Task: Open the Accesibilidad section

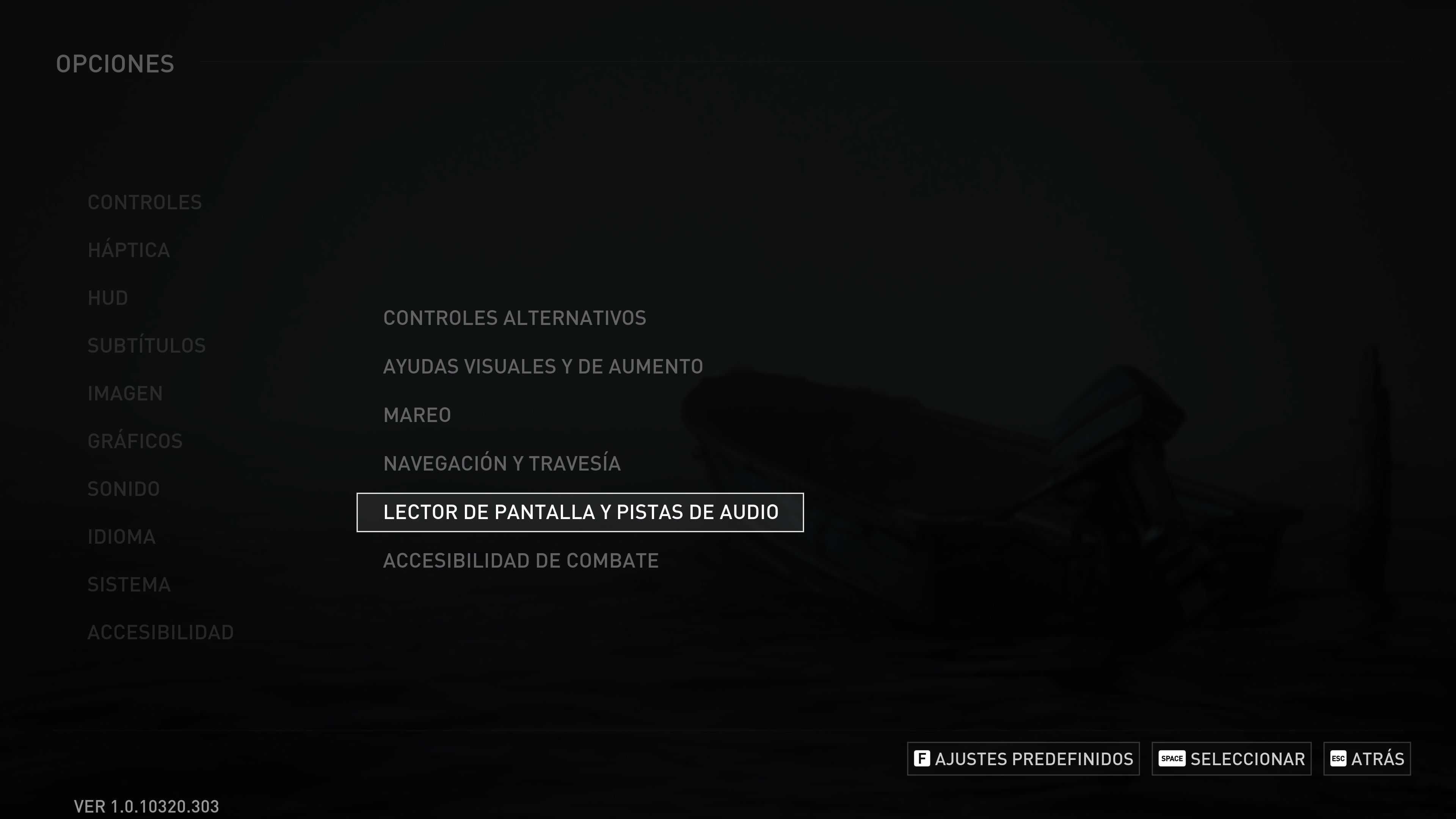Action: (x=160, y=632)
